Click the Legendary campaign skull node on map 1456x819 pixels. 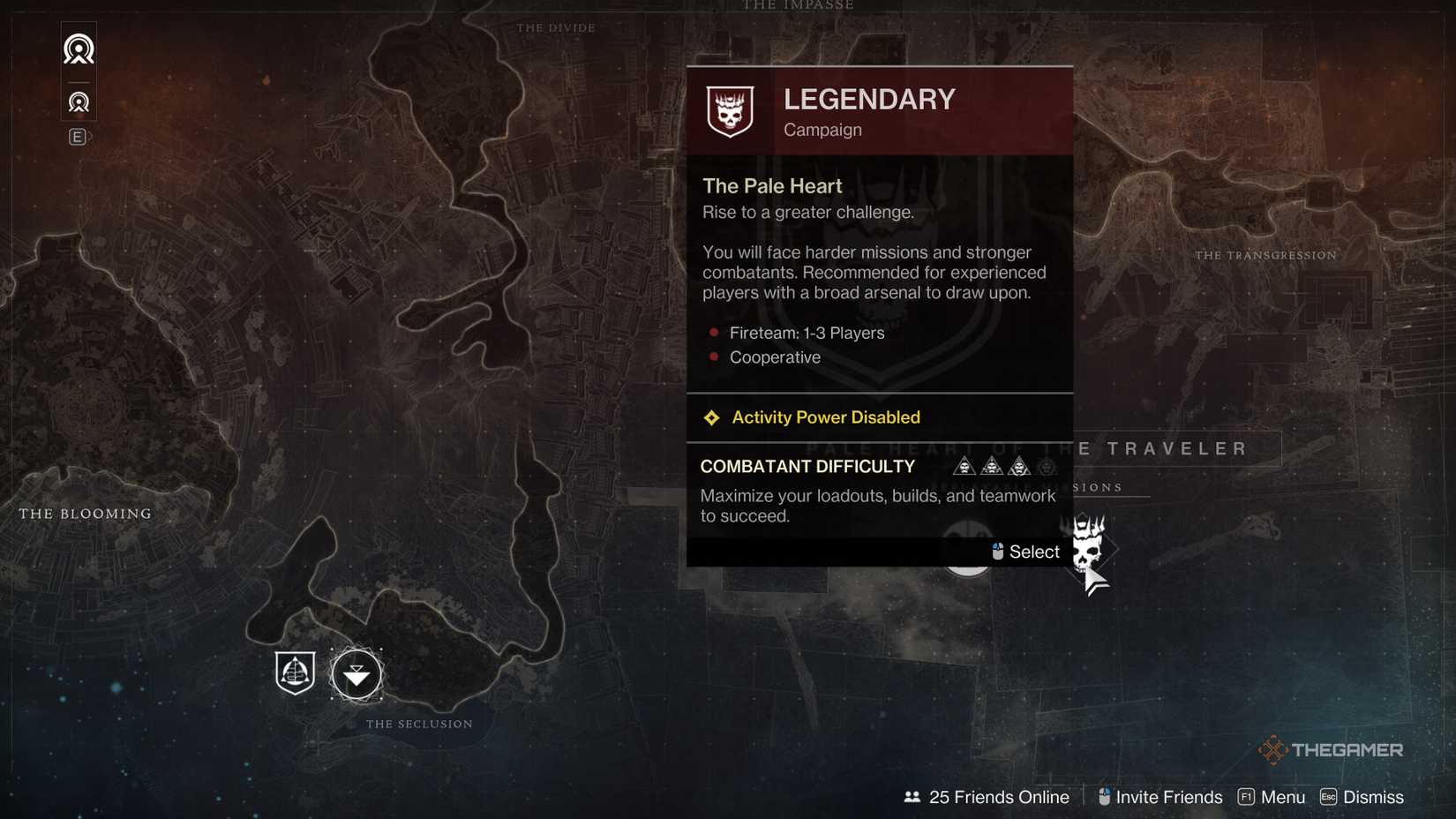point(1087,549)
